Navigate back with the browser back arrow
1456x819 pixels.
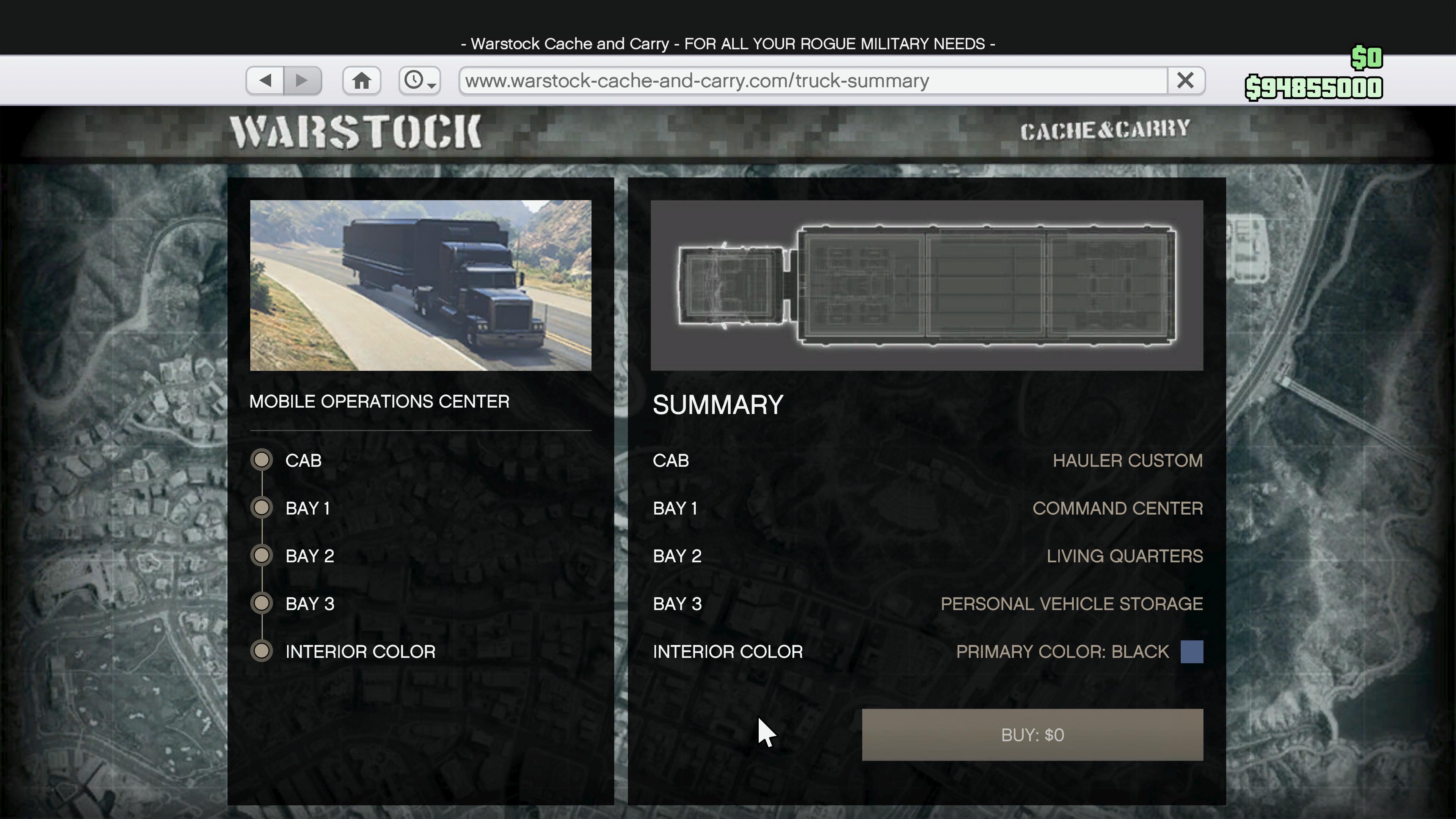pos(265,80)
